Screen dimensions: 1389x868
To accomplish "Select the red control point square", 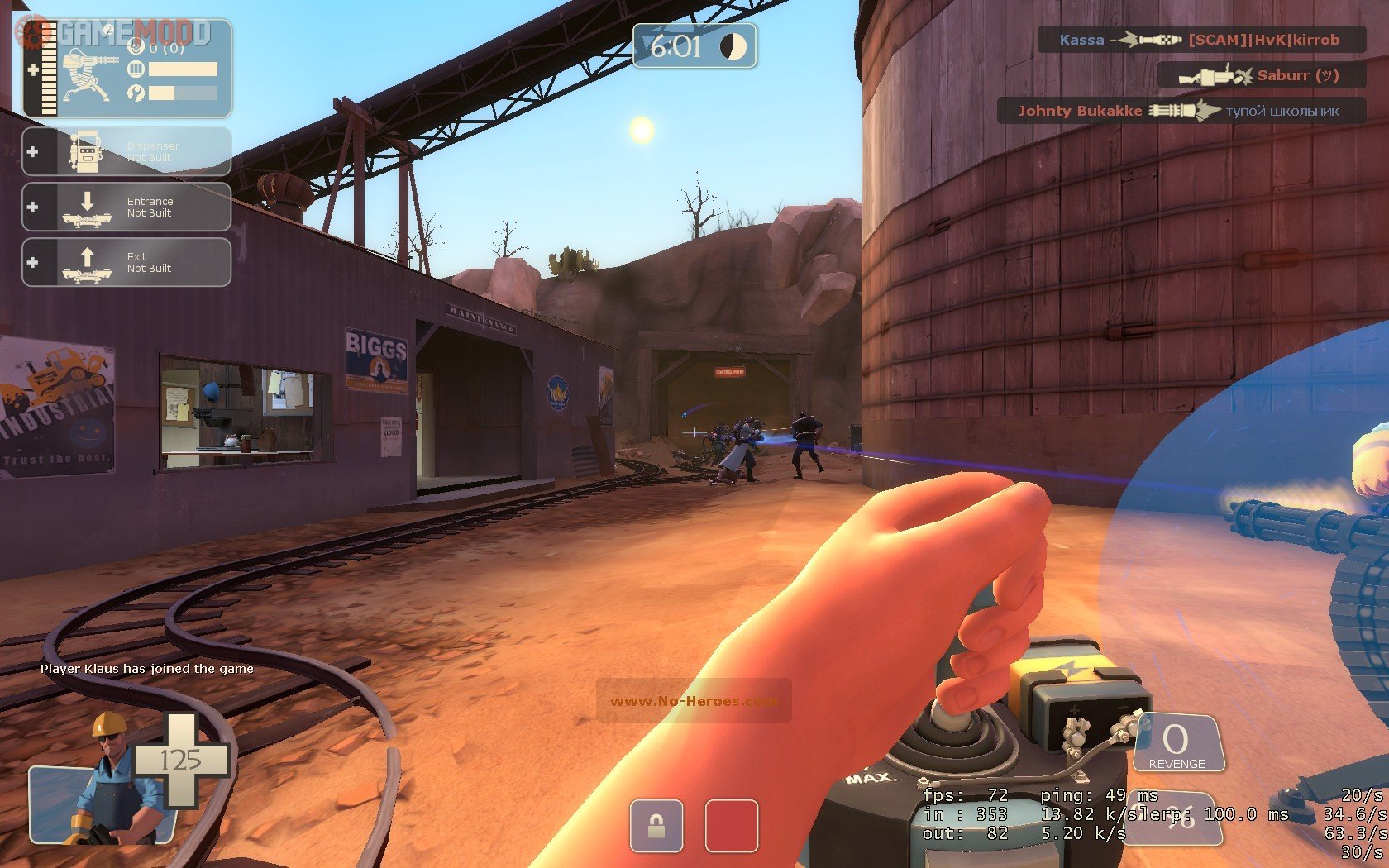I will pyautogui.click(x=731, y=826).
